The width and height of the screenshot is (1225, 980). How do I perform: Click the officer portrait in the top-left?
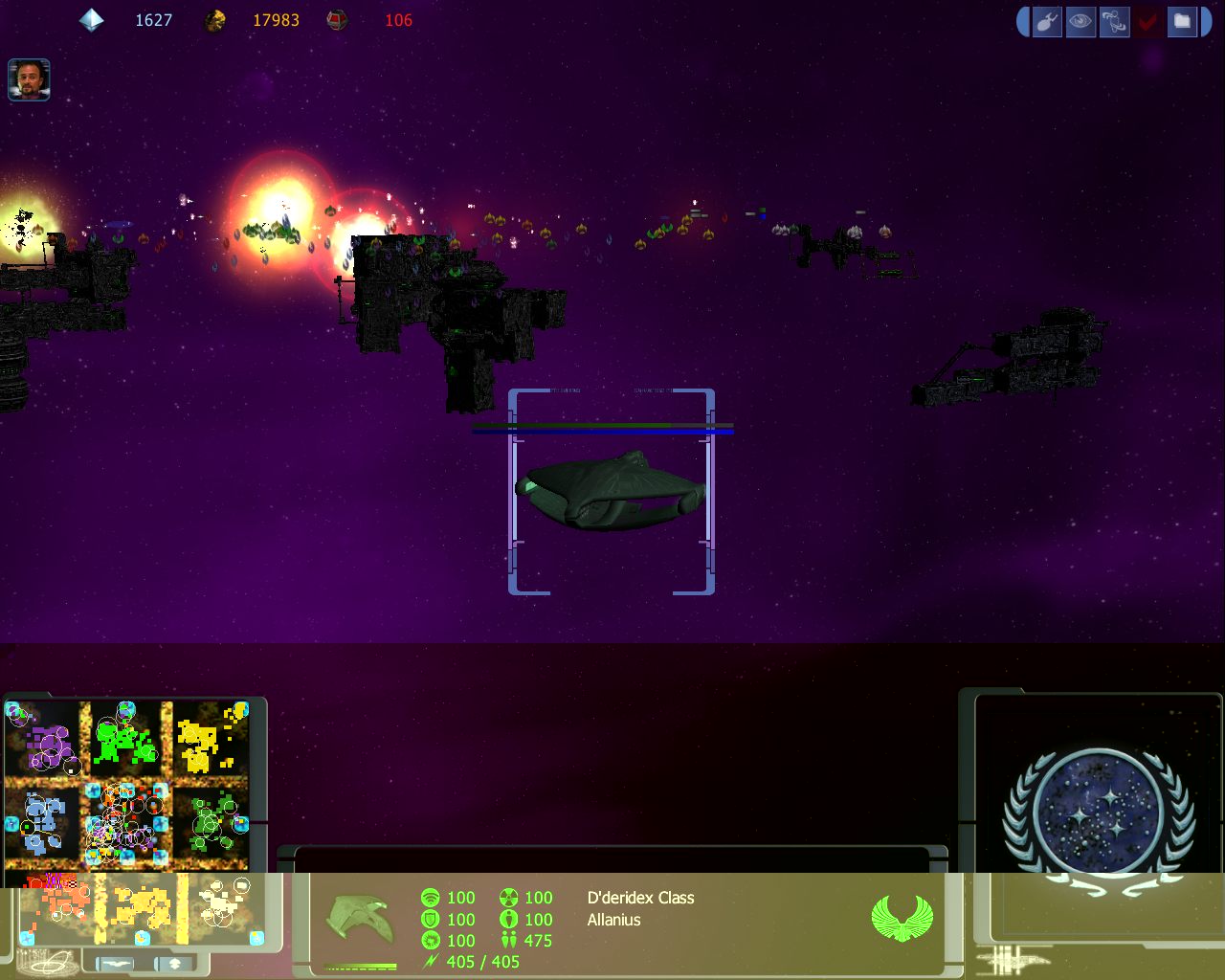(x=29, y=79)
